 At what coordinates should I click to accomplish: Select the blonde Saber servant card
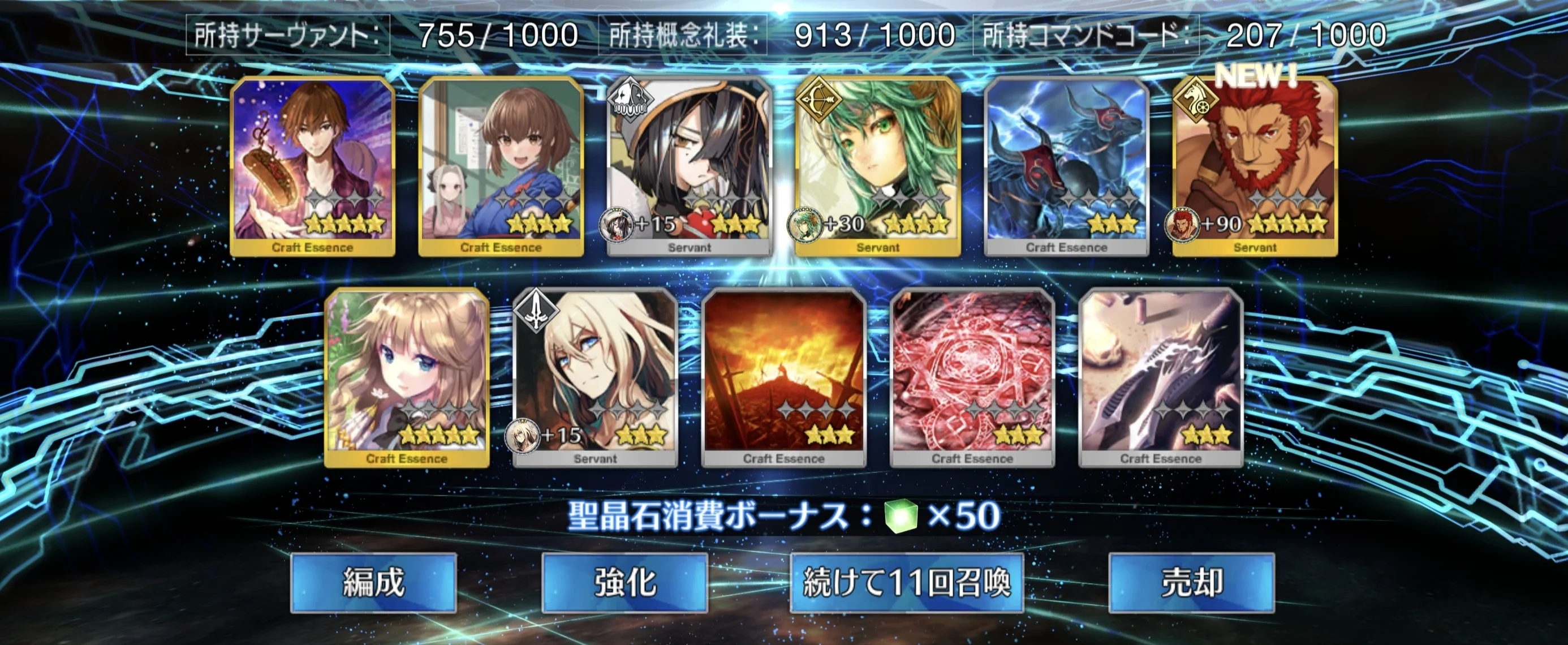(x=595, y=377)
